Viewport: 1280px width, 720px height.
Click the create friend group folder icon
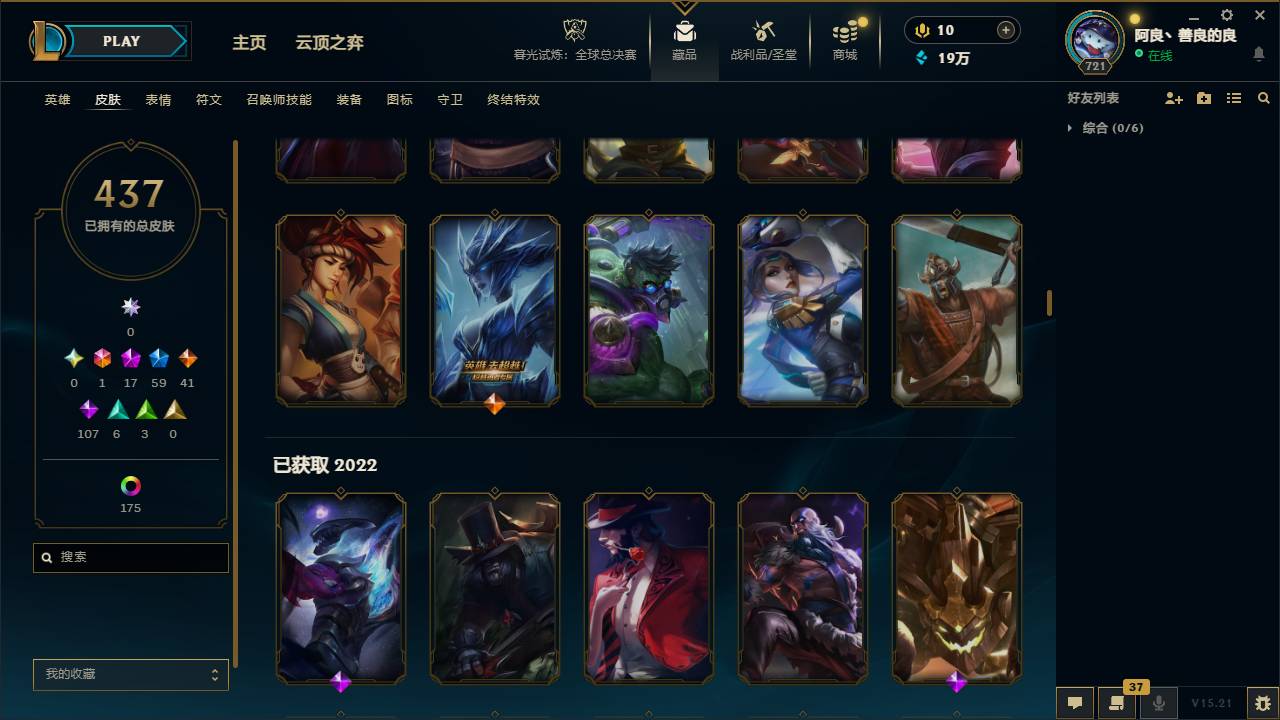click(1203, 97)
